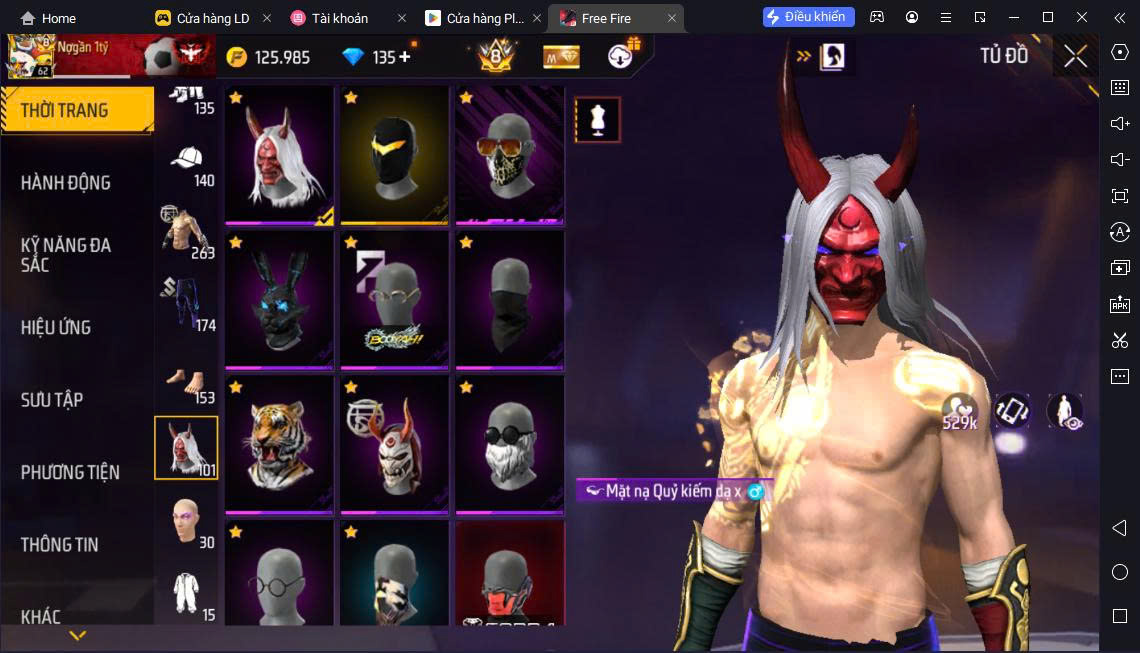Switch to HÀNH ĐỘNG section
This screenshot has width=1140, height=653.
coord(66,182)
